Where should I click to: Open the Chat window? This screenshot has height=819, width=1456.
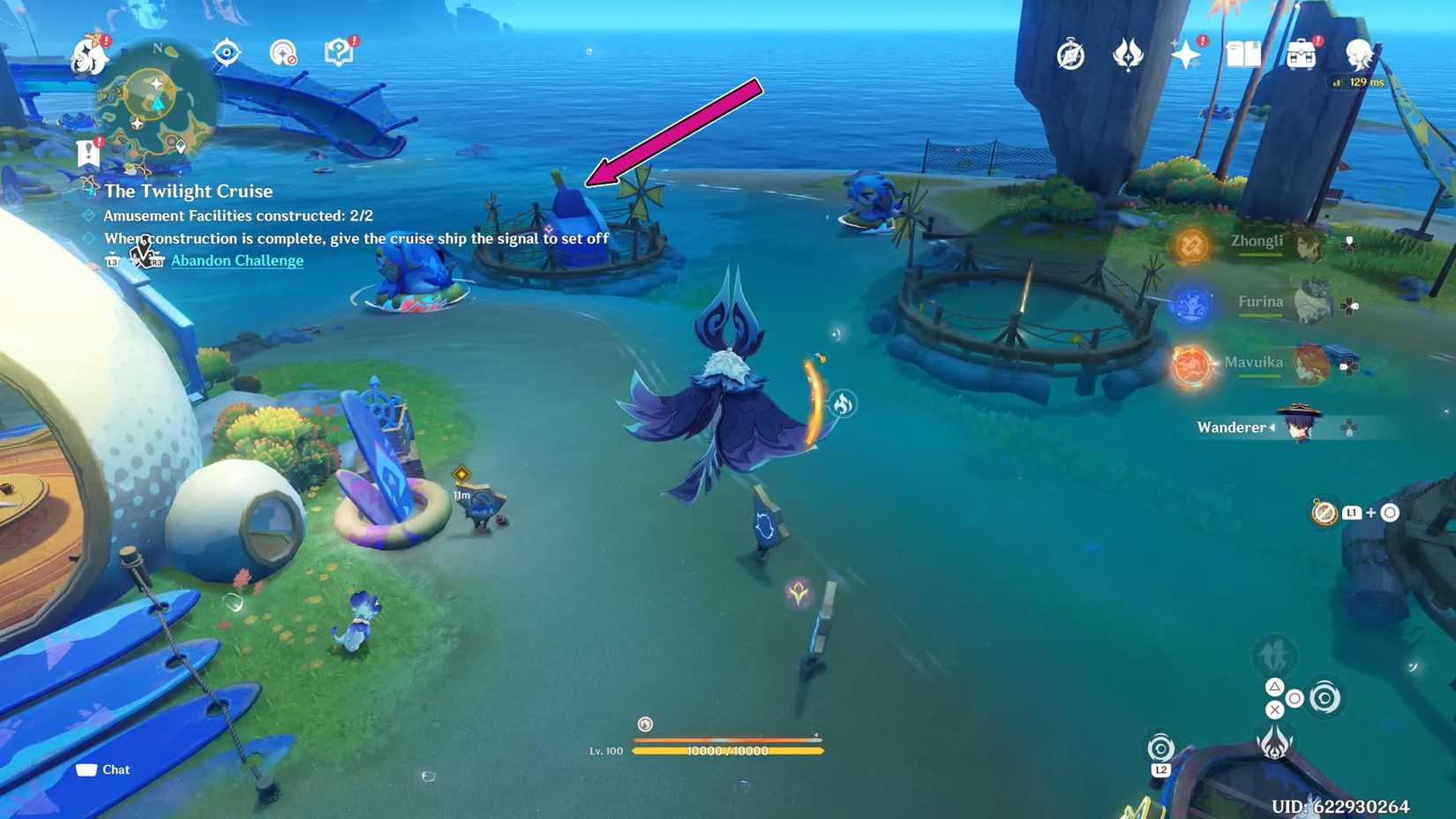click(104, 769)
